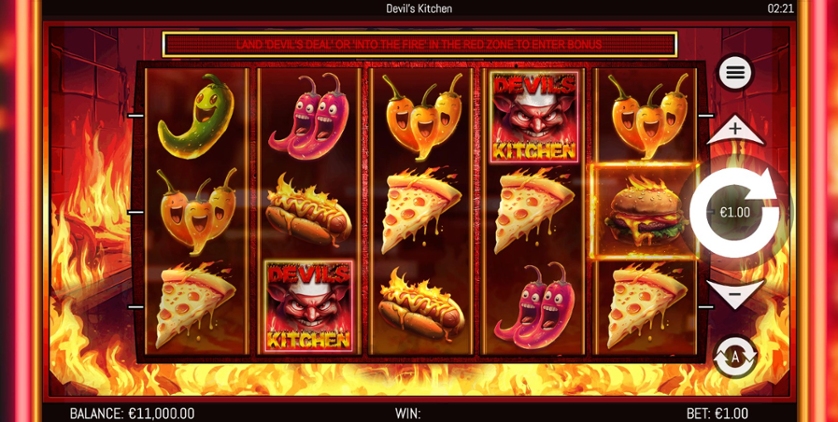Spin the reels with the €1.00 button
The width and height of the screenshot is (838, 422).
[735, 212]
